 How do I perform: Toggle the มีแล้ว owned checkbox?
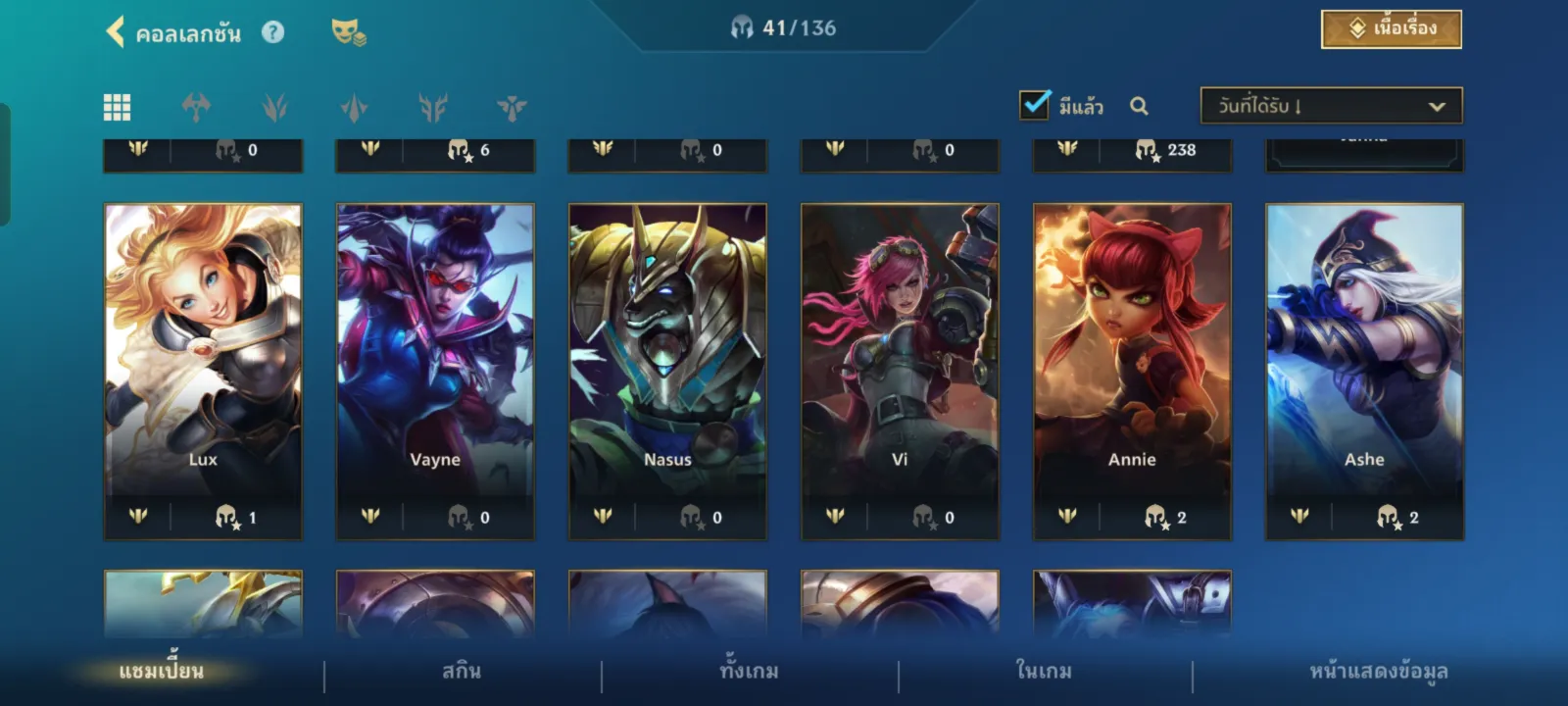coord(1035,105)
